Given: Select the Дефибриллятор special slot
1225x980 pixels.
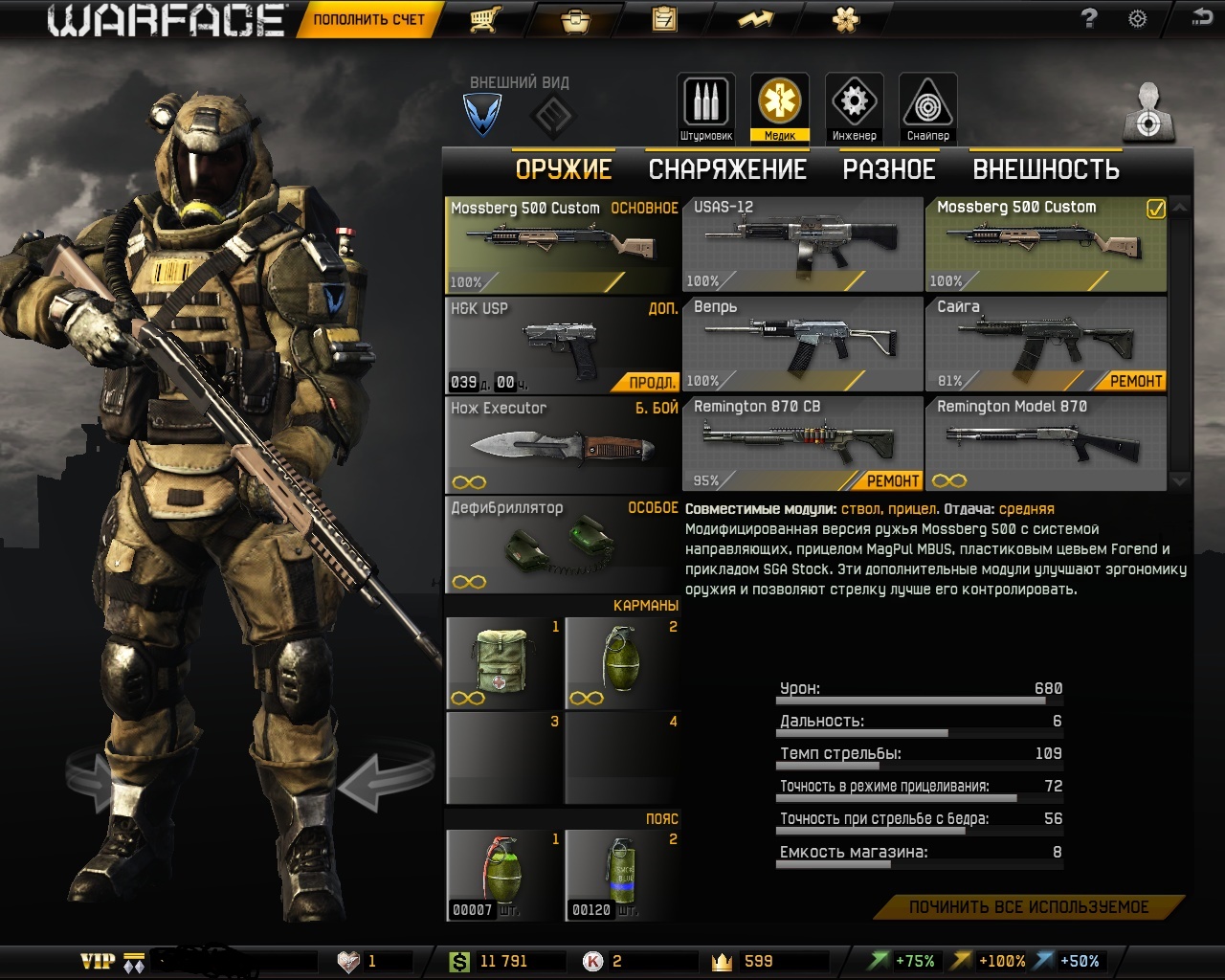Looking at the screenshot, I should (562, 544).
